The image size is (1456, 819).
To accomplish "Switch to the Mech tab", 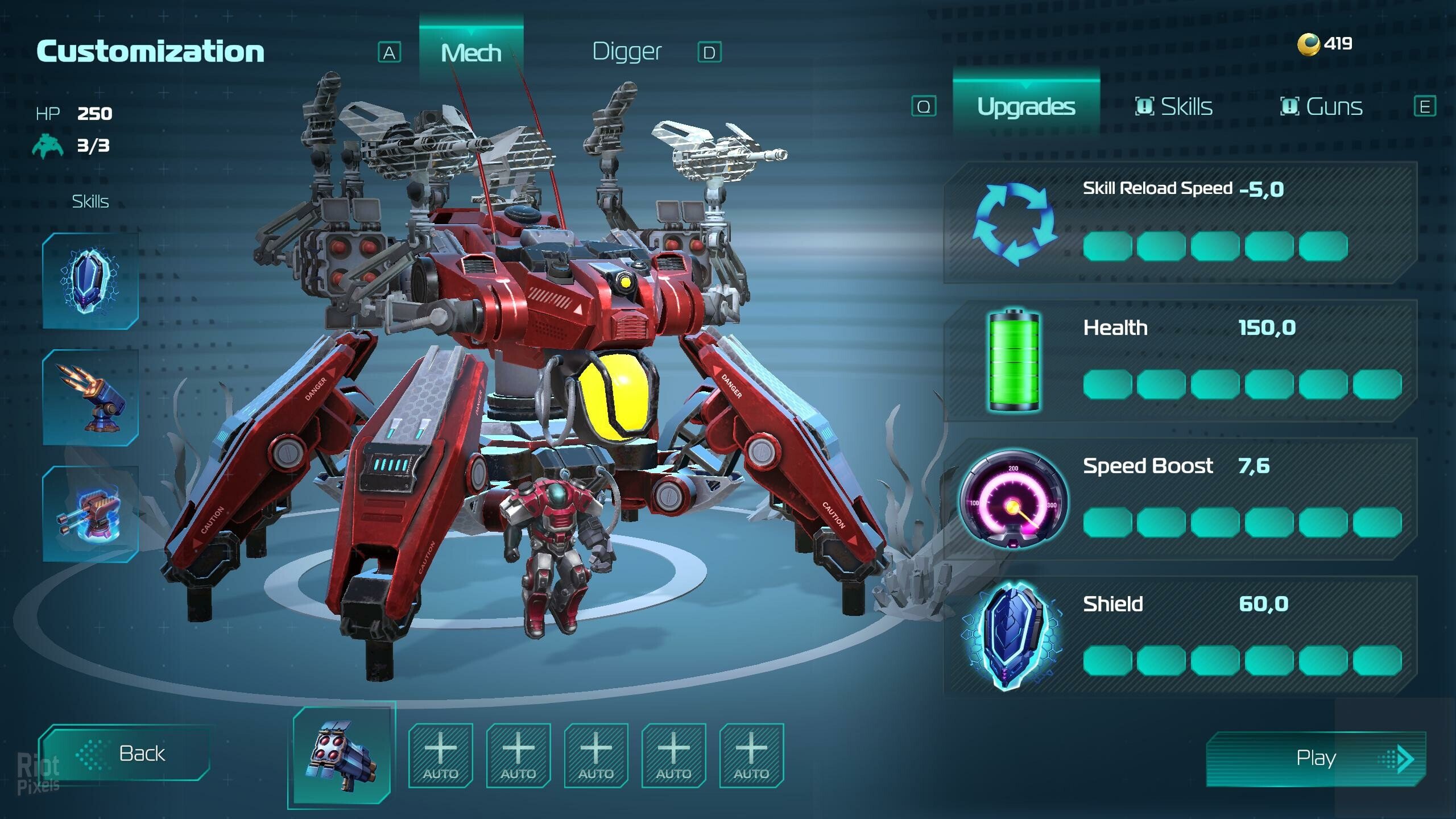I will (x=471, y=53).
